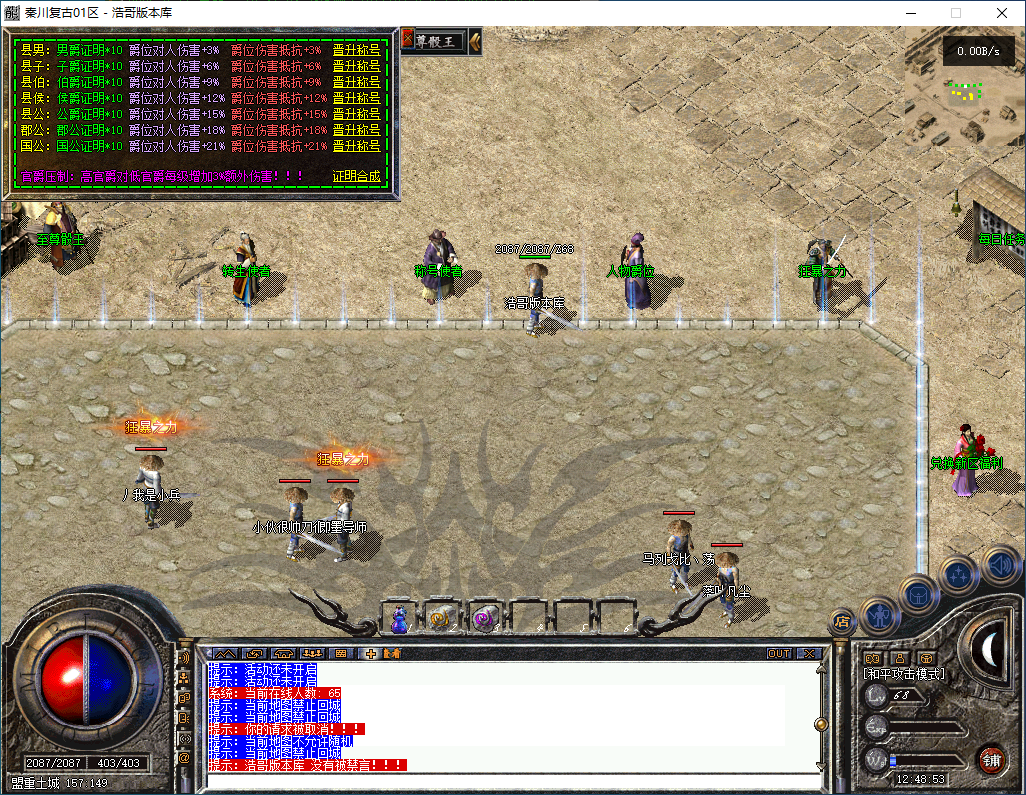Open the 店 shop button
Image resolution: width=1026 pixels, height=795 pixels.
pyautogui.click(x=842, y=621)
